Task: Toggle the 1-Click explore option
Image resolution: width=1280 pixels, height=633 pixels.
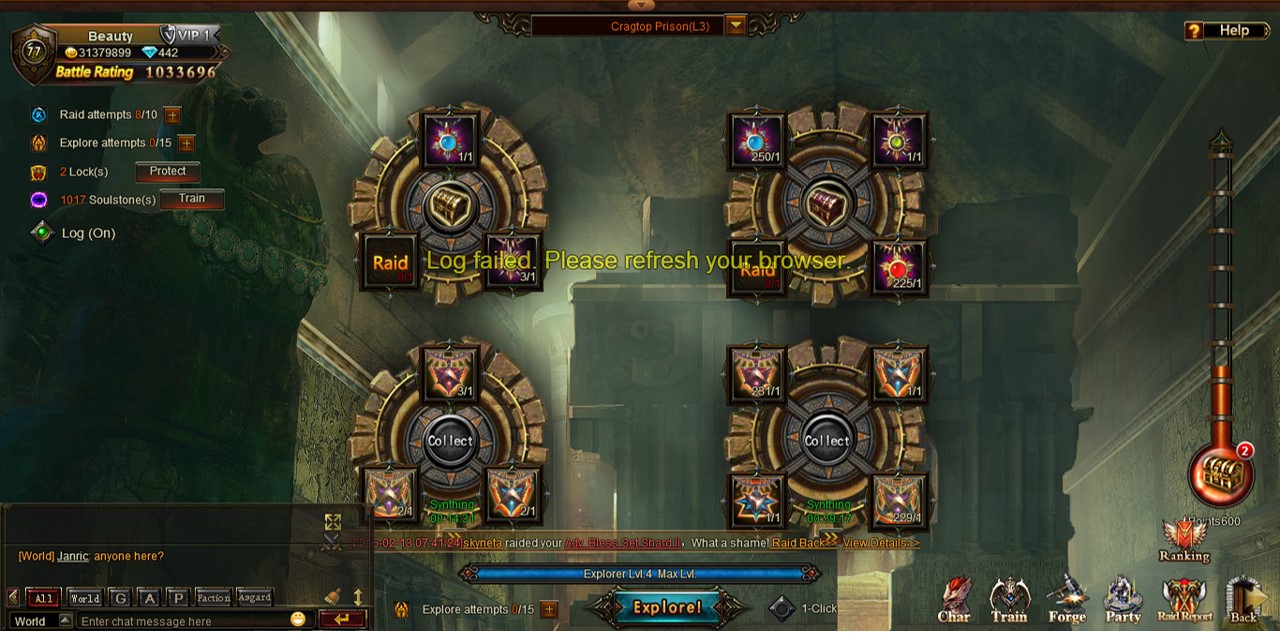Action: click(x=782, y=608)
